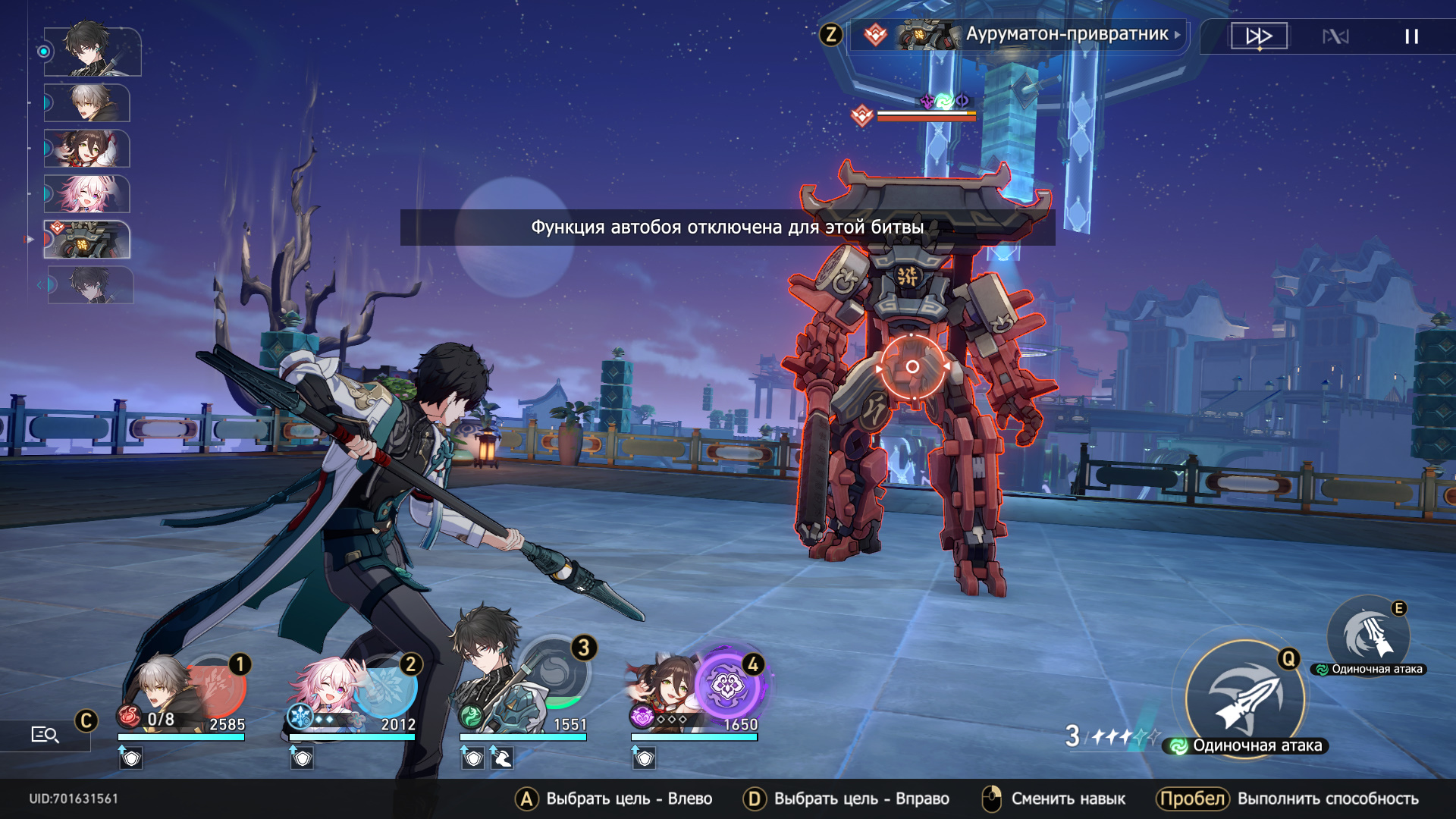The image size is (1456, 819).
Task: Use the basic attack Одиночная атака
Action: [1246, 698]
